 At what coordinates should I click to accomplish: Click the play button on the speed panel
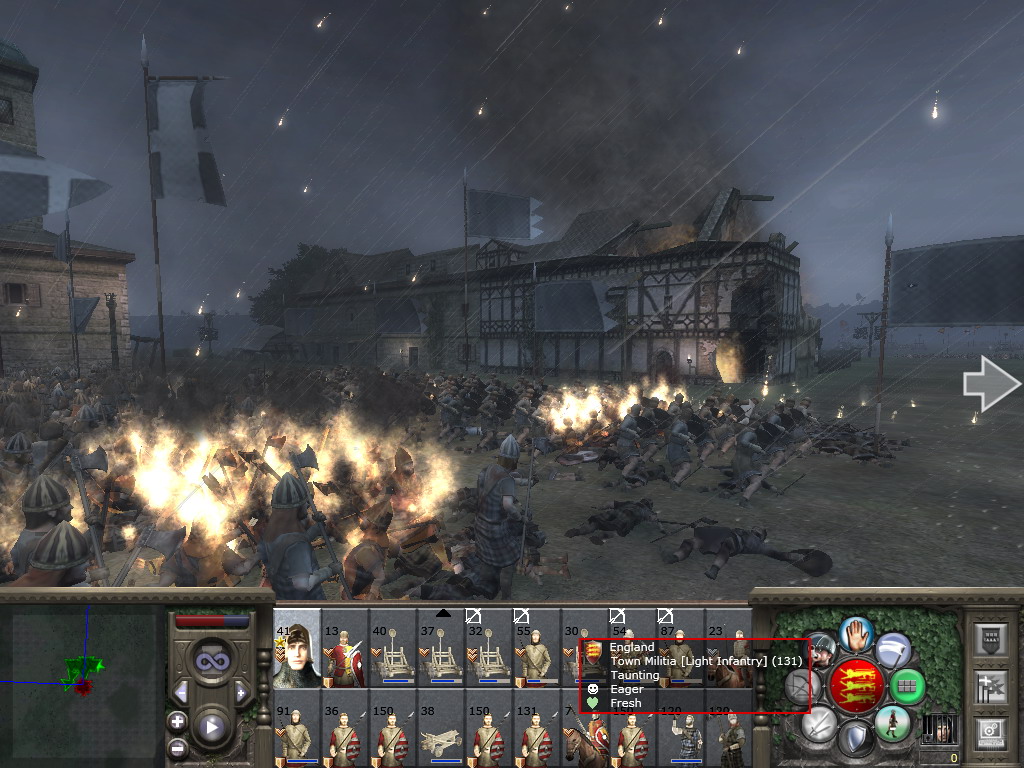pos(210,727)
